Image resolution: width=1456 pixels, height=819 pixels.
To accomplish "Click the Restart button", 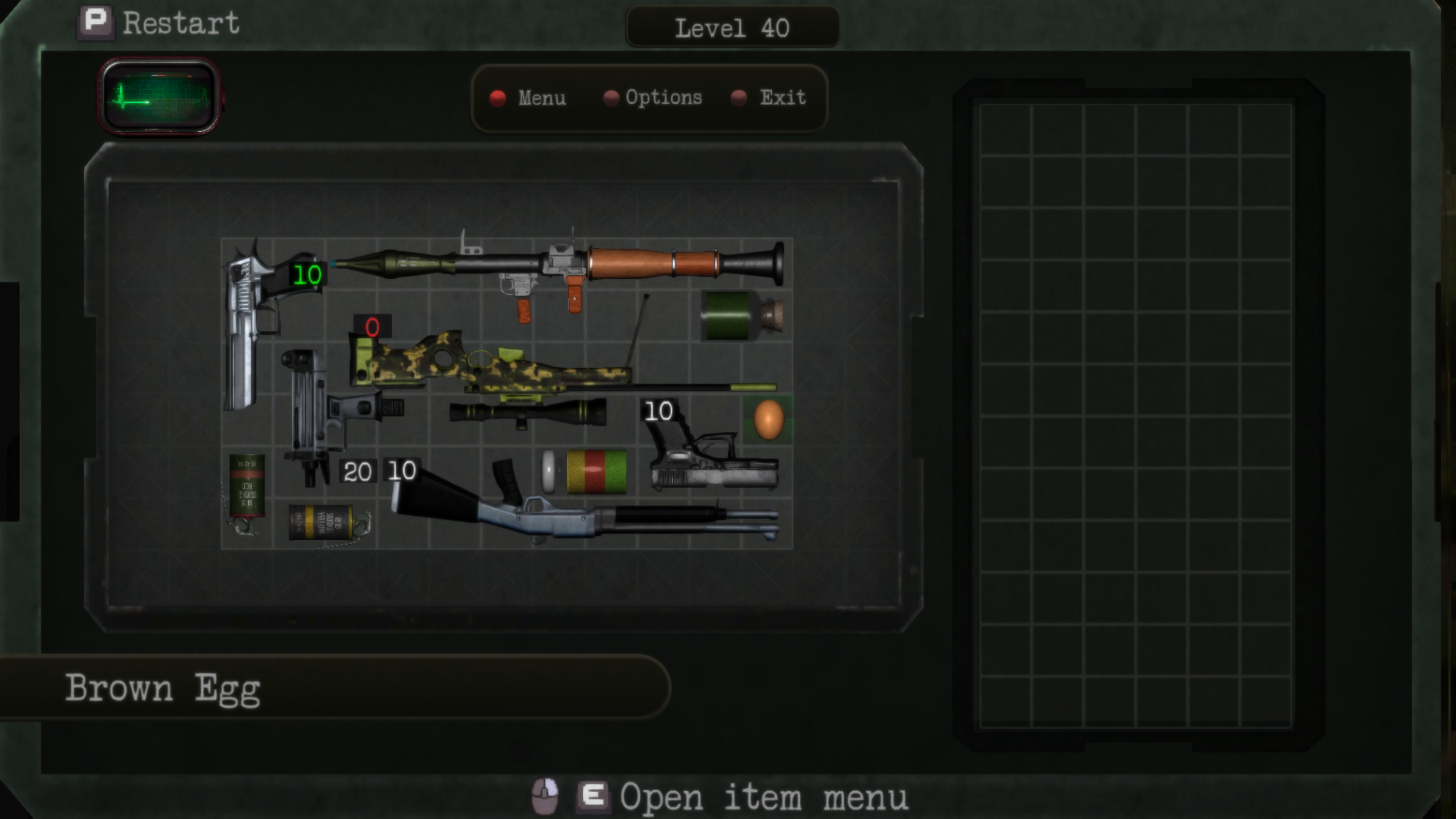I will [160, 23].
